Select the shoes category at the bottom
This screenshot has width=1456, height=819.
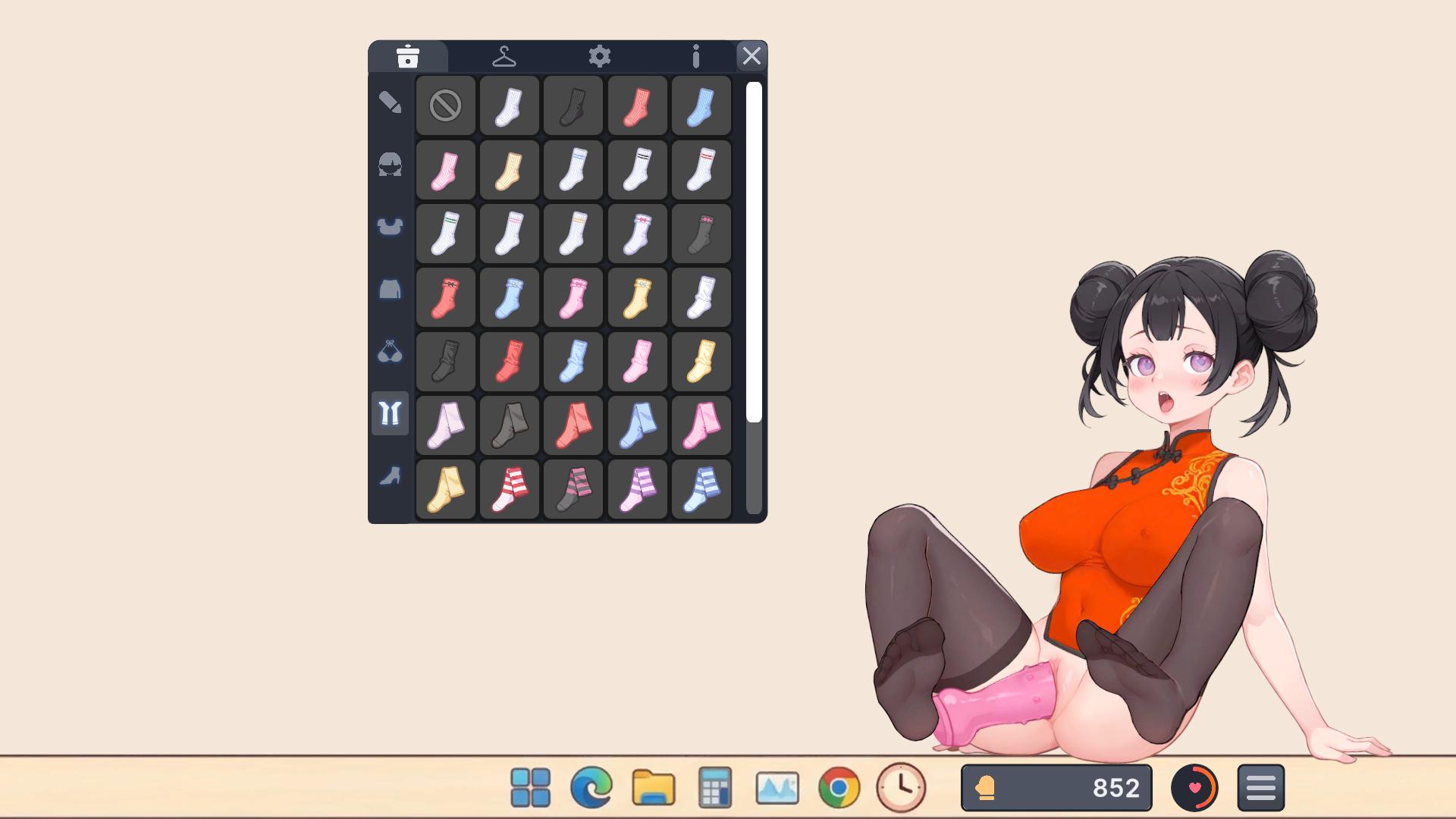click(390, 477)
